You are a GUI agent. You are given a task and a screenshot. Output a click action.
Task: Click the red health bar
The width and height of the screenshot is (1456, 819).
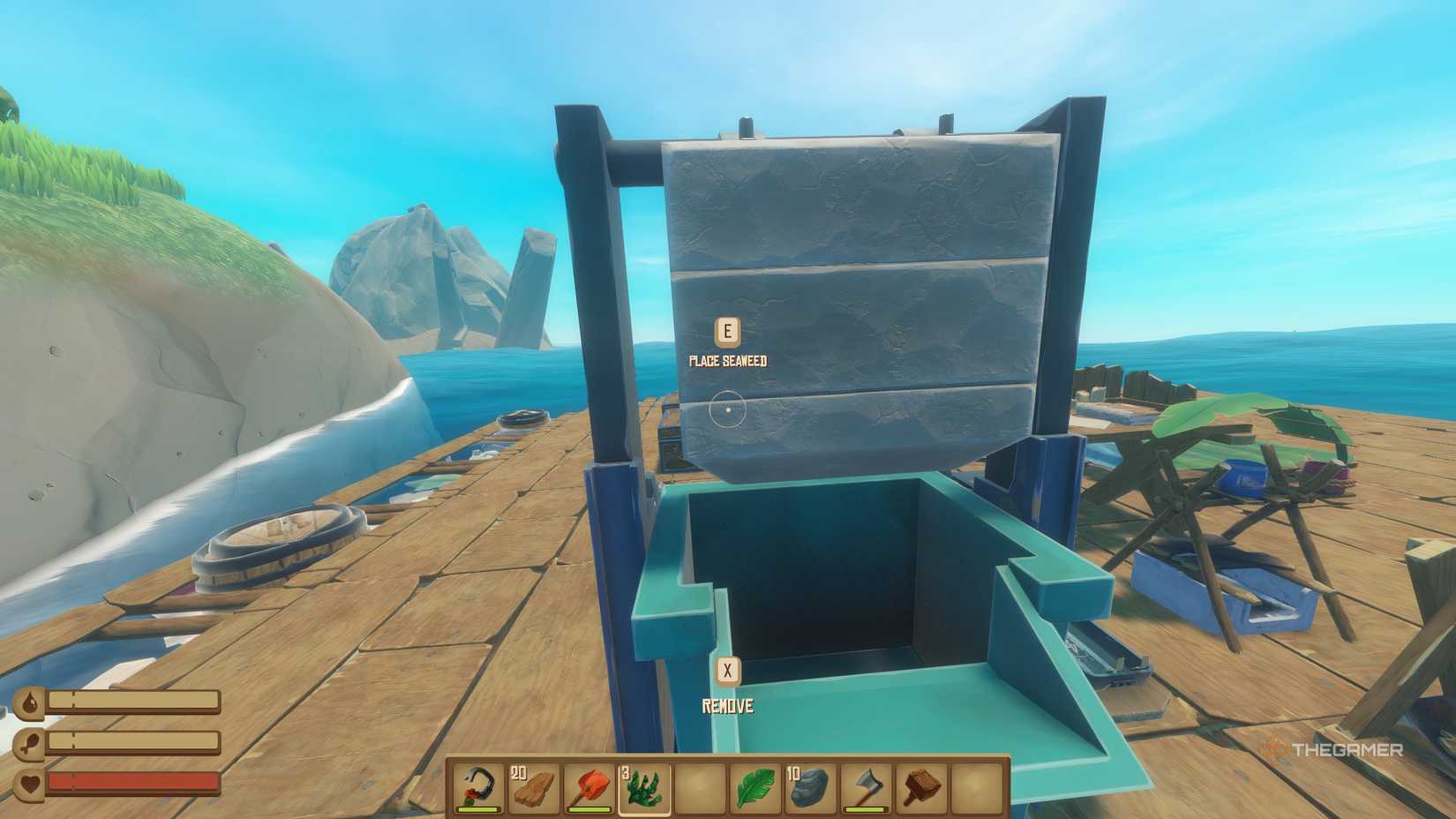pos(132,780)
